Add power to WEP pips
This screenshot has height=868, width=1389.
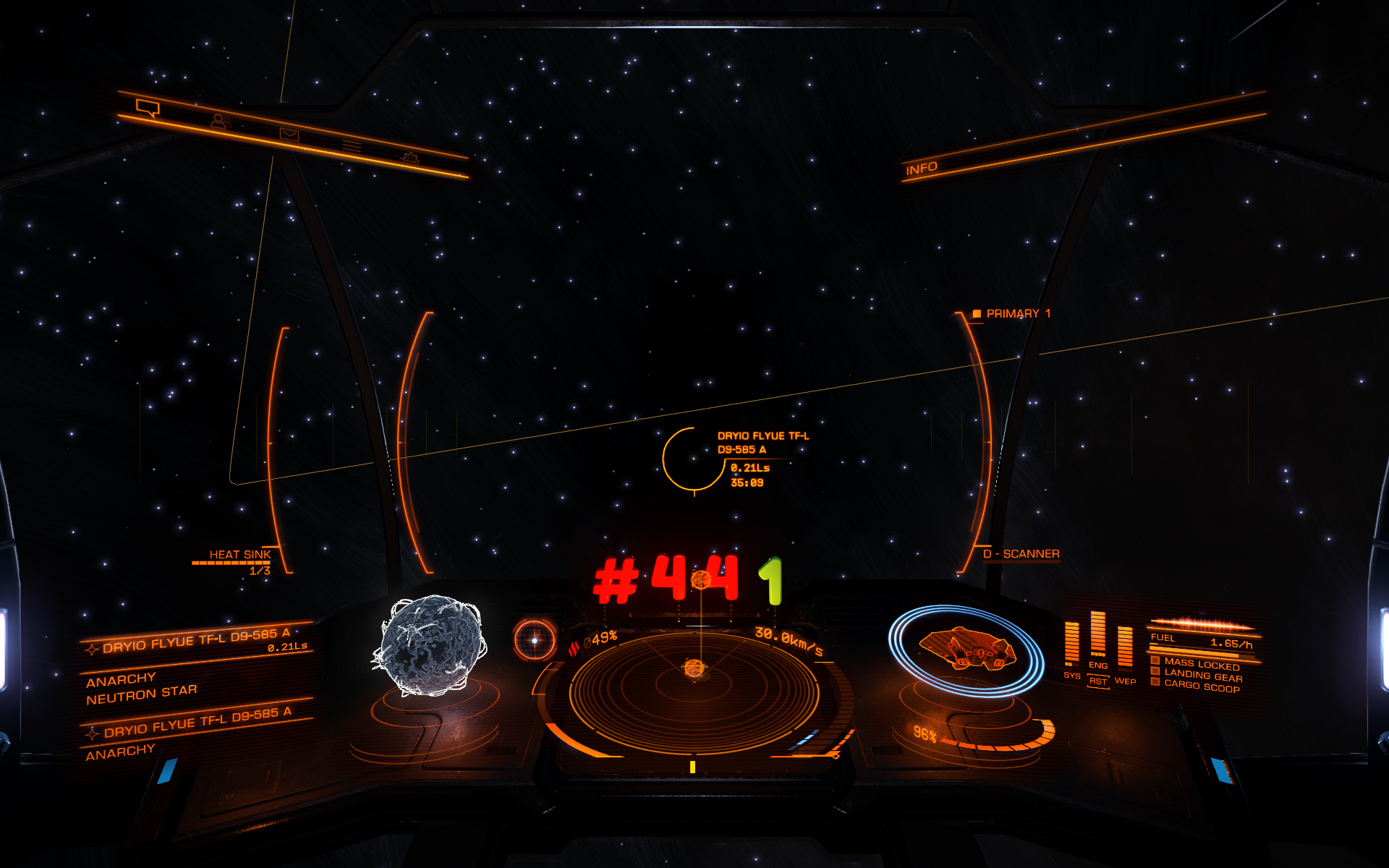(1125, 681)
